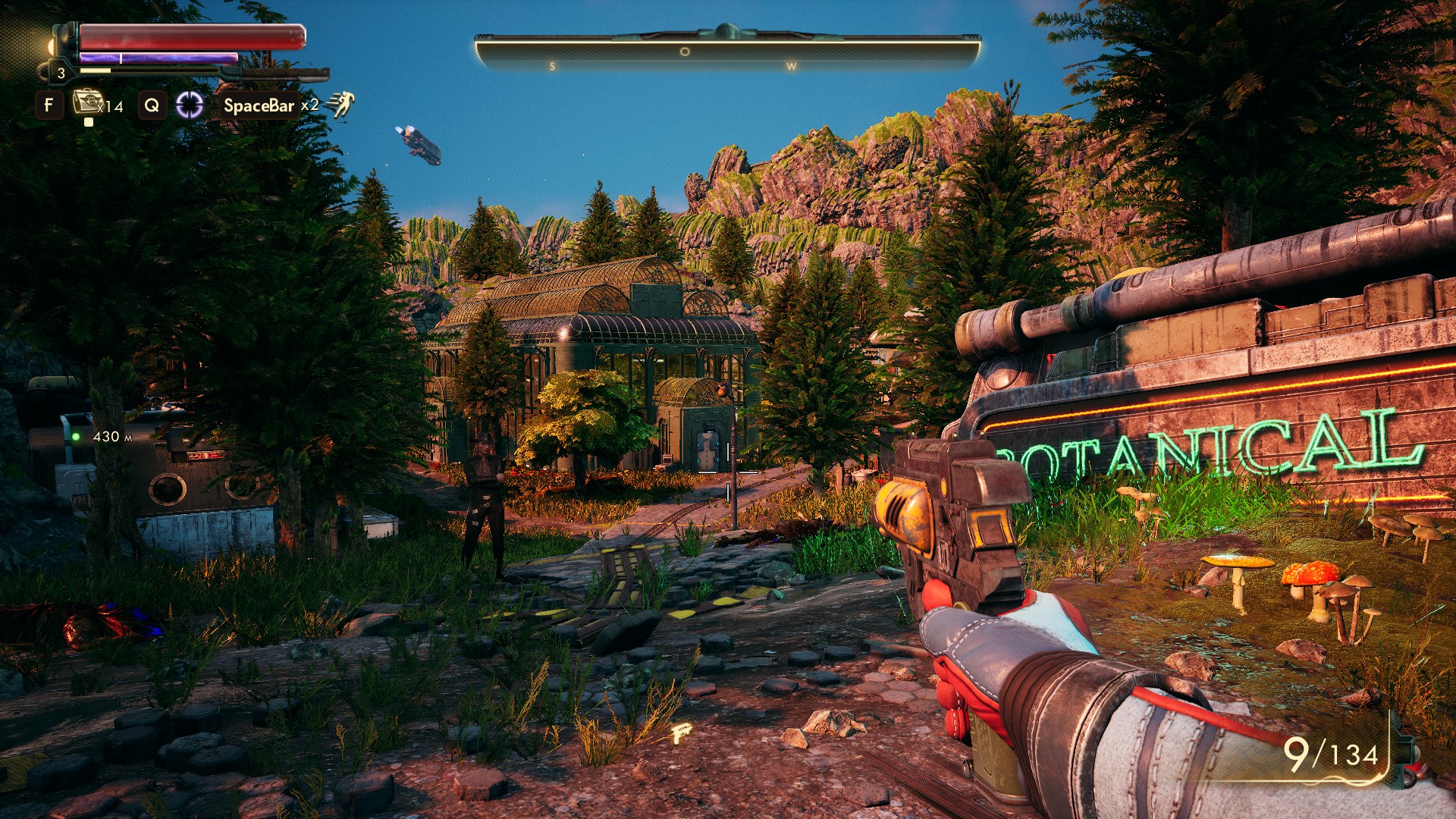
Task: Click the compass bar heading strip
Action: (x=726, y=53)
